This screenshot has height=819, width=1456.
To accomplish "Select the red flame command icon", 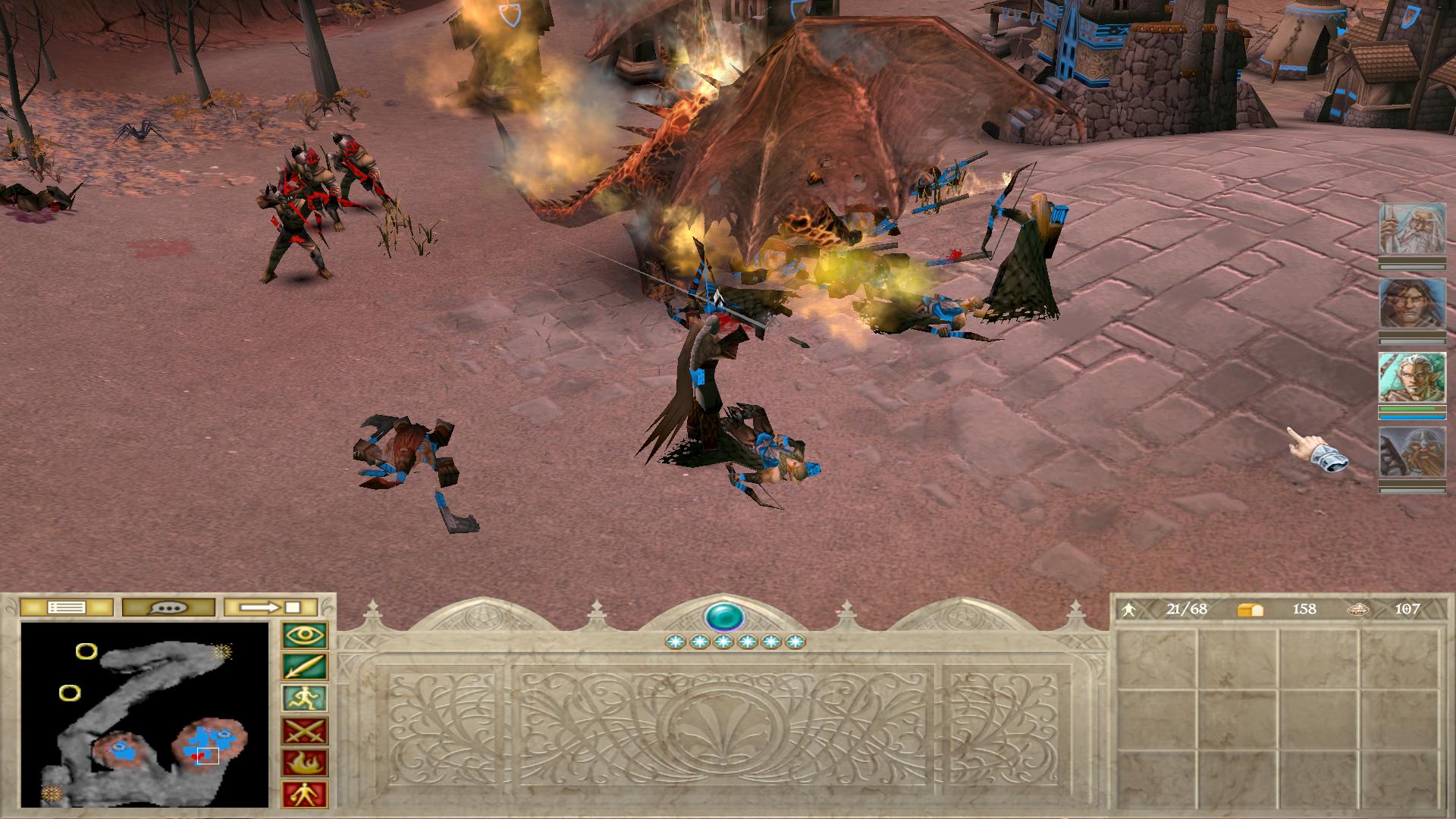I will (x=305, y=763).
